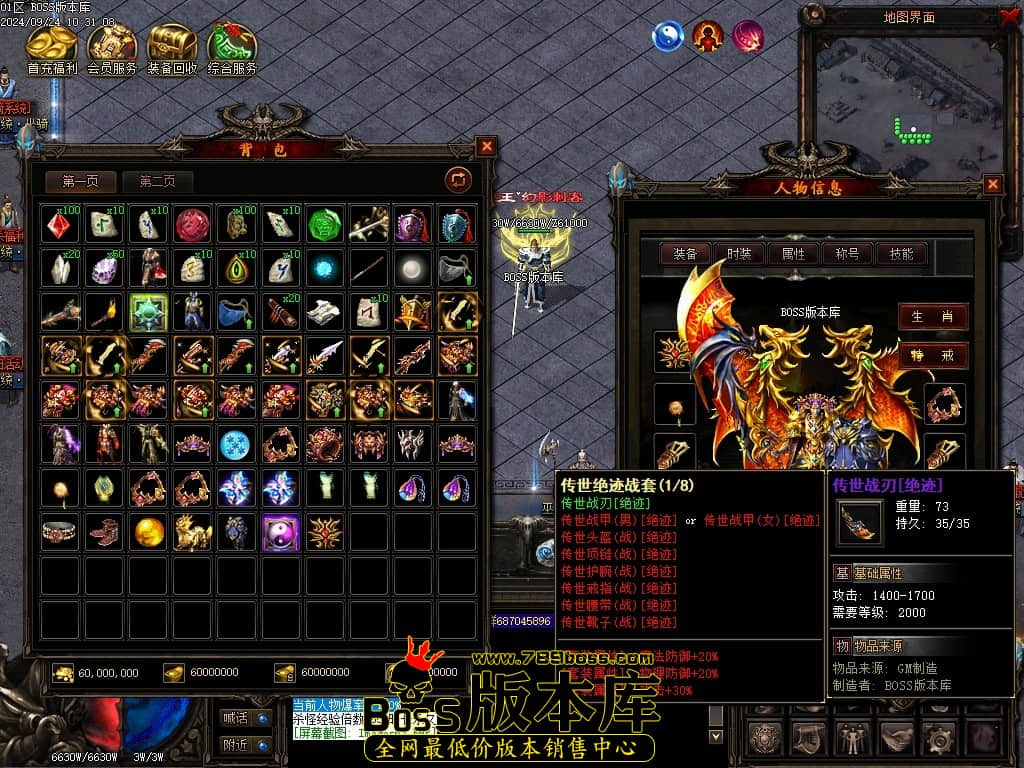Close the 人物信息 character info window
The height and width of the screenshot is (768, 1024).
pos(992,184)
